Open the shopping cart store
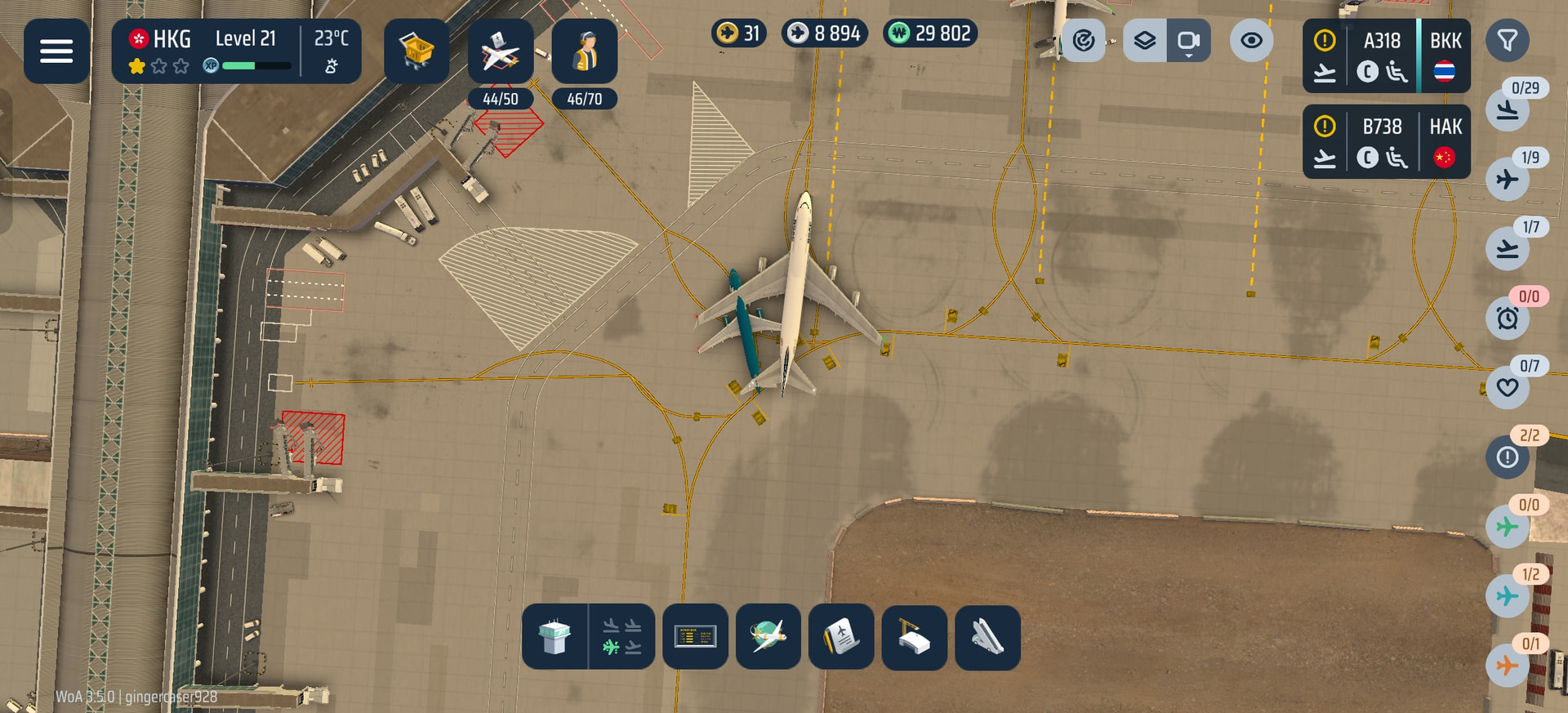Screen dimensions: 1568x713 [416, 51]
